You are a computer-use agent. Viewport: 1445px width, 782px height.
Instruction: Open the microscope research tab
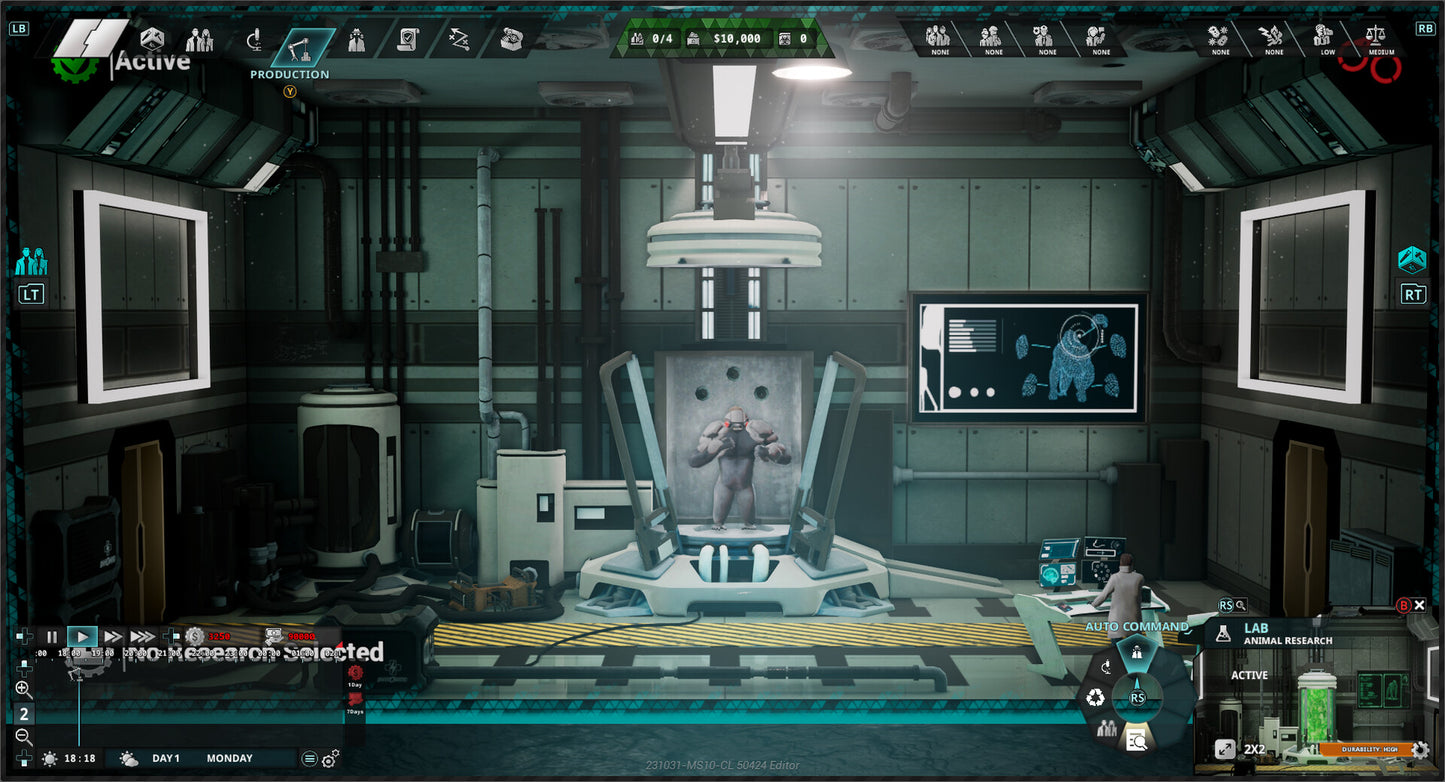pyautogui.click(x=254, y=41)
